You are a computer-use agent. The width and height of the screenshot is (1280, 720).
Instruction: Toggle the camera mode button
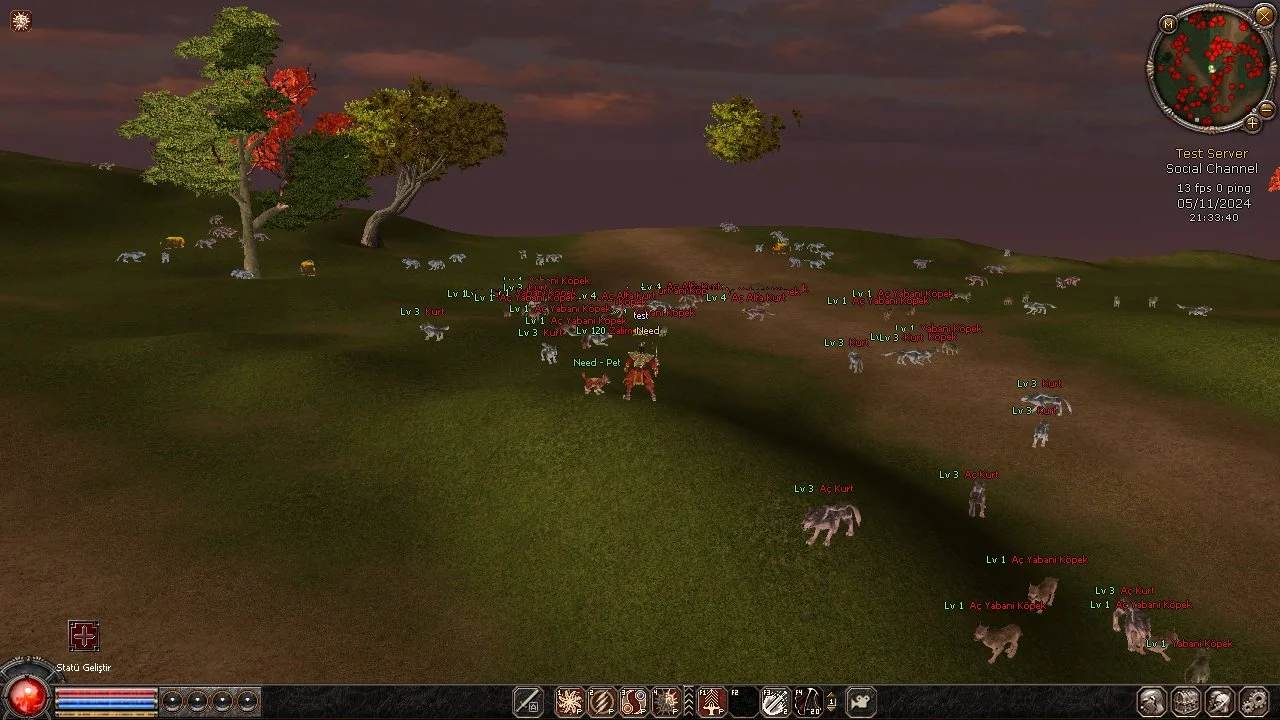(x=861, y=701)
